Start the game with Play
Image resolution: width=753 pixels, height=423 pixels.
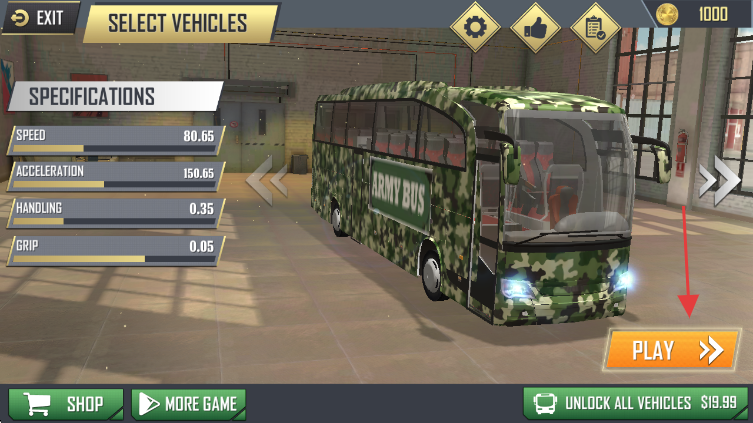click(x=672, y=350)
